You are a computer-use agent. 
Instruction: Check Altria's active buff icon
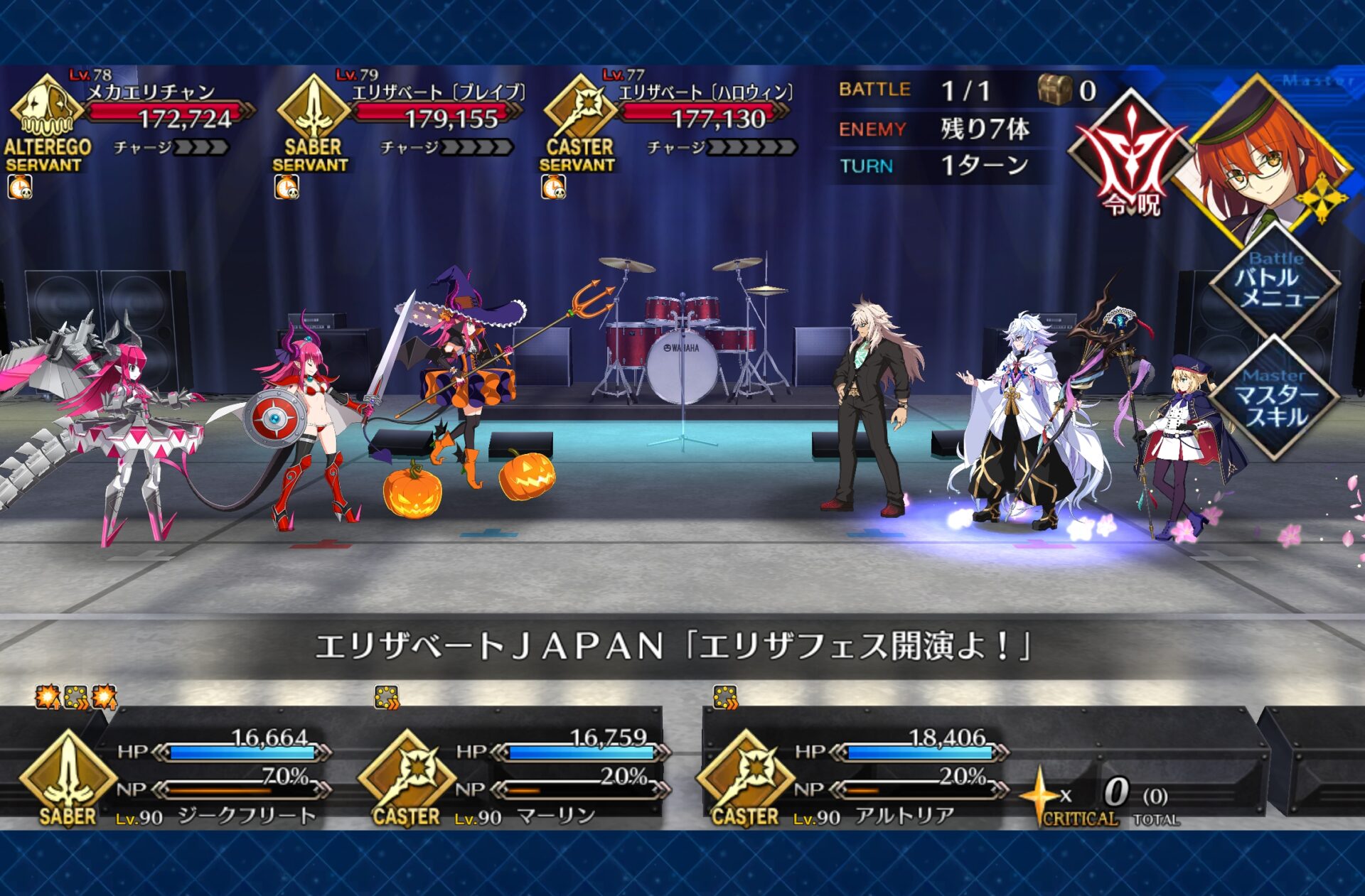pos(725,698)
